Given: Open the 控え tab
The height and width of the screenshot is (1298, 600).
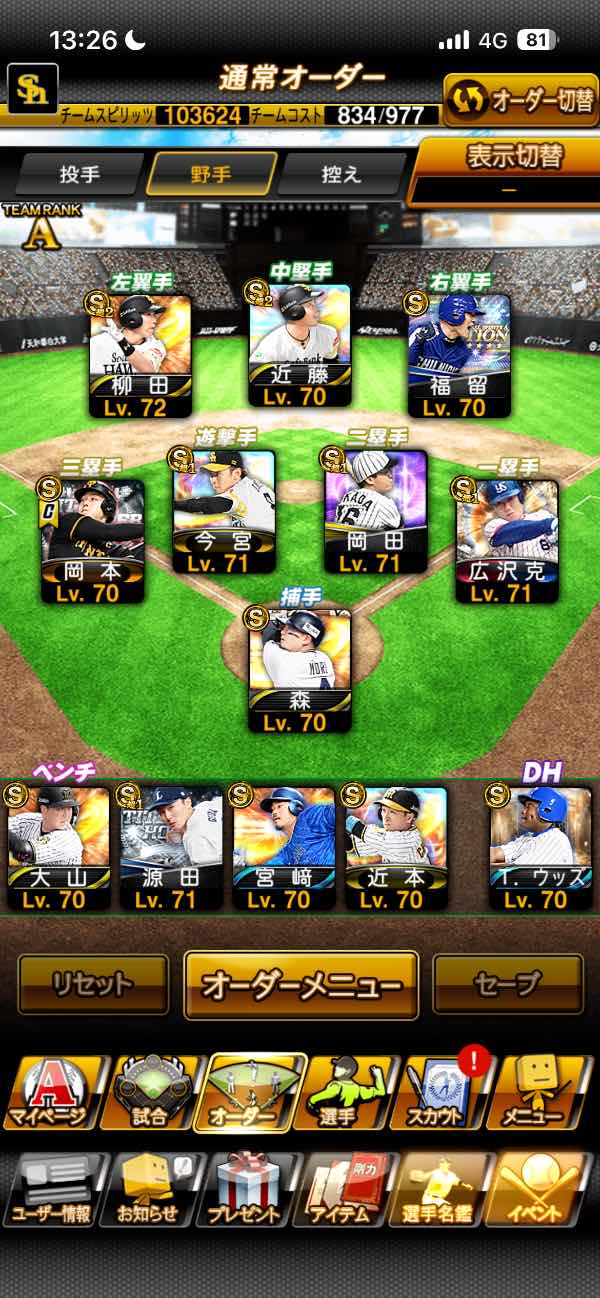Looking at the screenshot, I should tap(341, 174).
